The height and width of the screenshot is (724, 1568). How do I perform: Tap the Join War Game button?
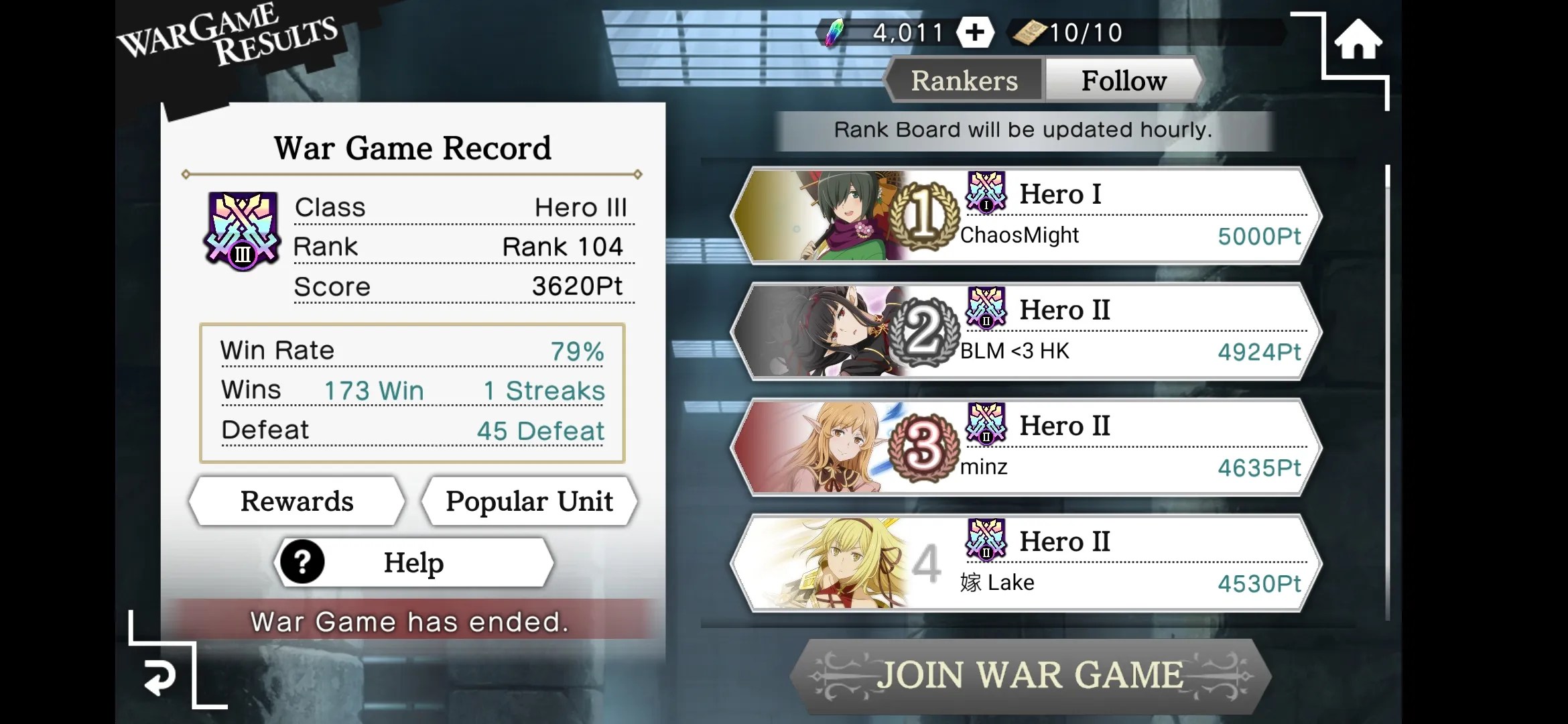(1030, 675)
